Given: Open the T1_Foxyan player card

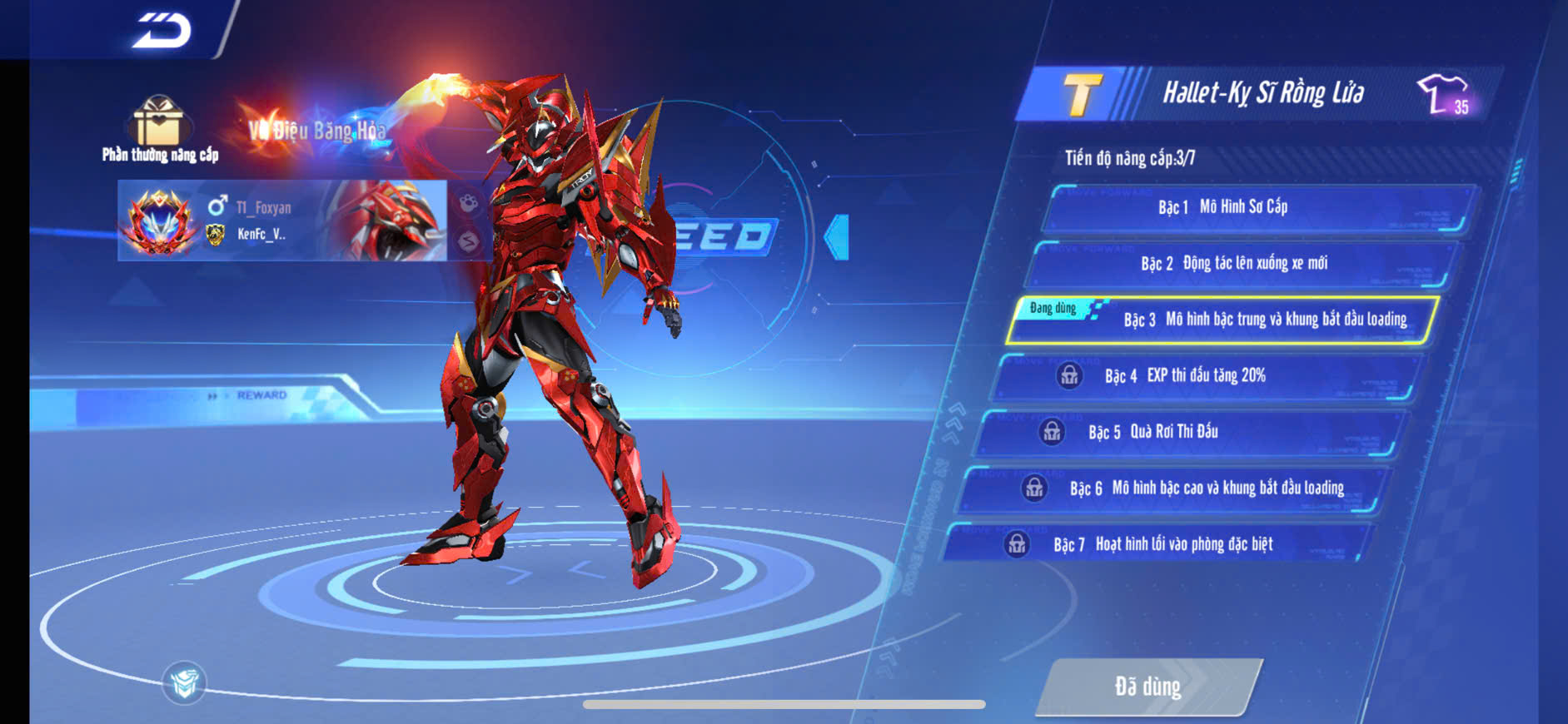Looking at the screenshot, I should [282, 221].
